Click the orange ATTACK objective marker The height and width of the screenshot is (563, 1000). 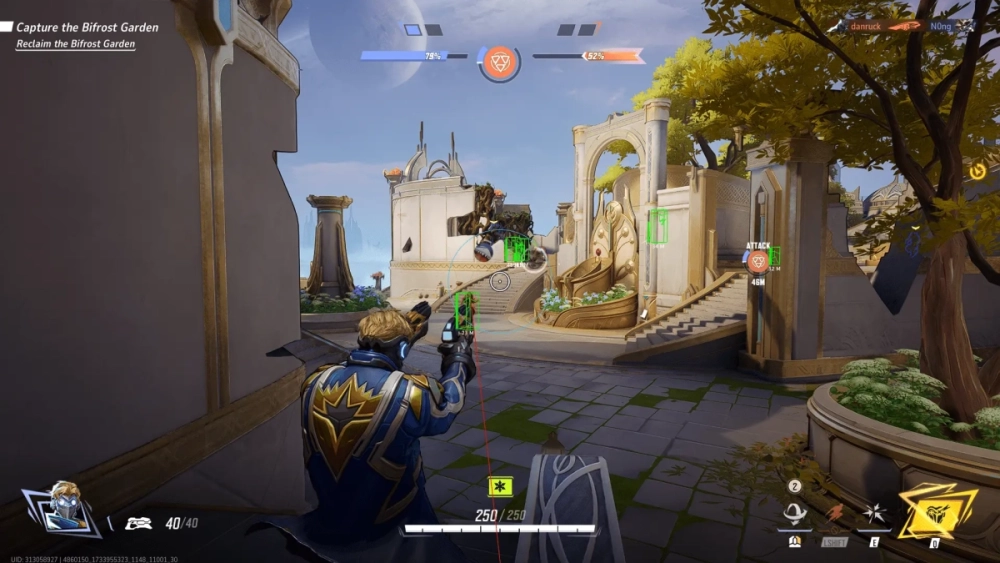[758, 261]
